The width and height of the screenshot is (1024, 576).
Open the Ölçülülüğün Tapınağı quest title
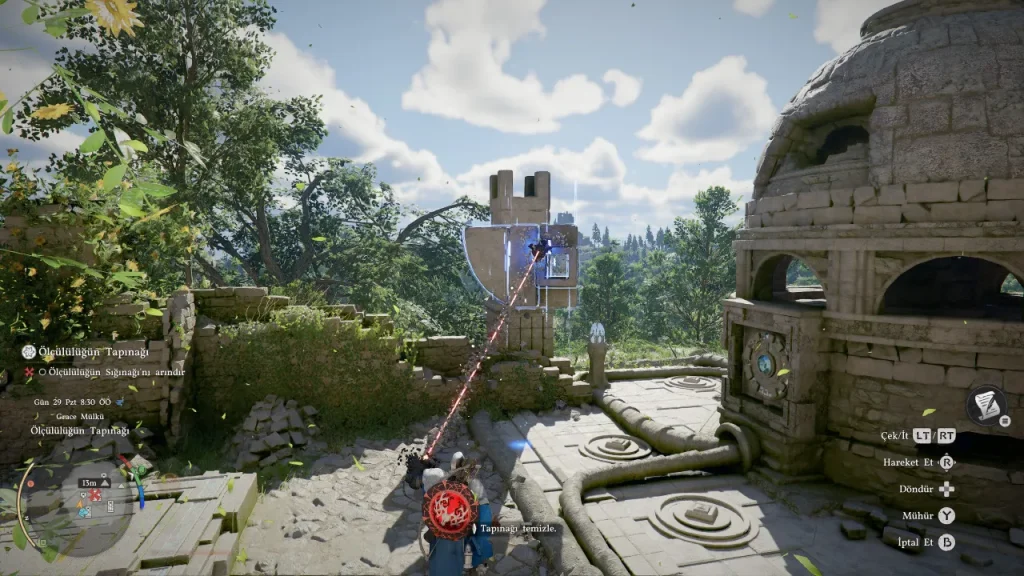[93, 352]
